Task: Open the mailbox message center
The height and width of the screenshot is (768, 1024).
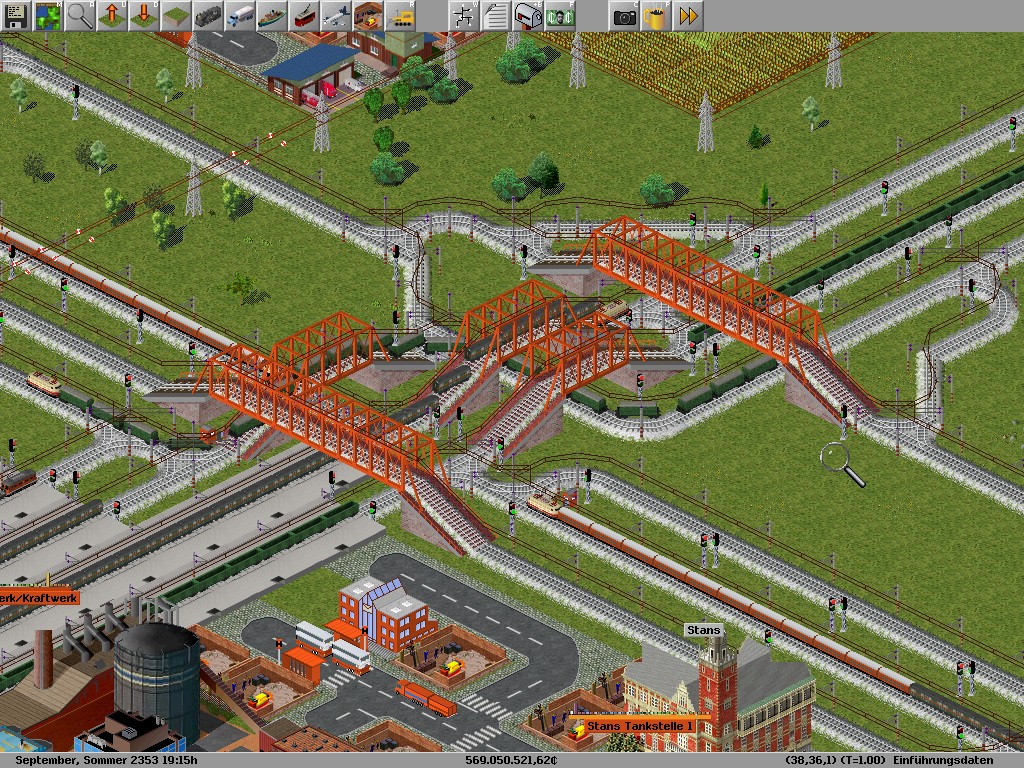Action: tap(528, 16)
